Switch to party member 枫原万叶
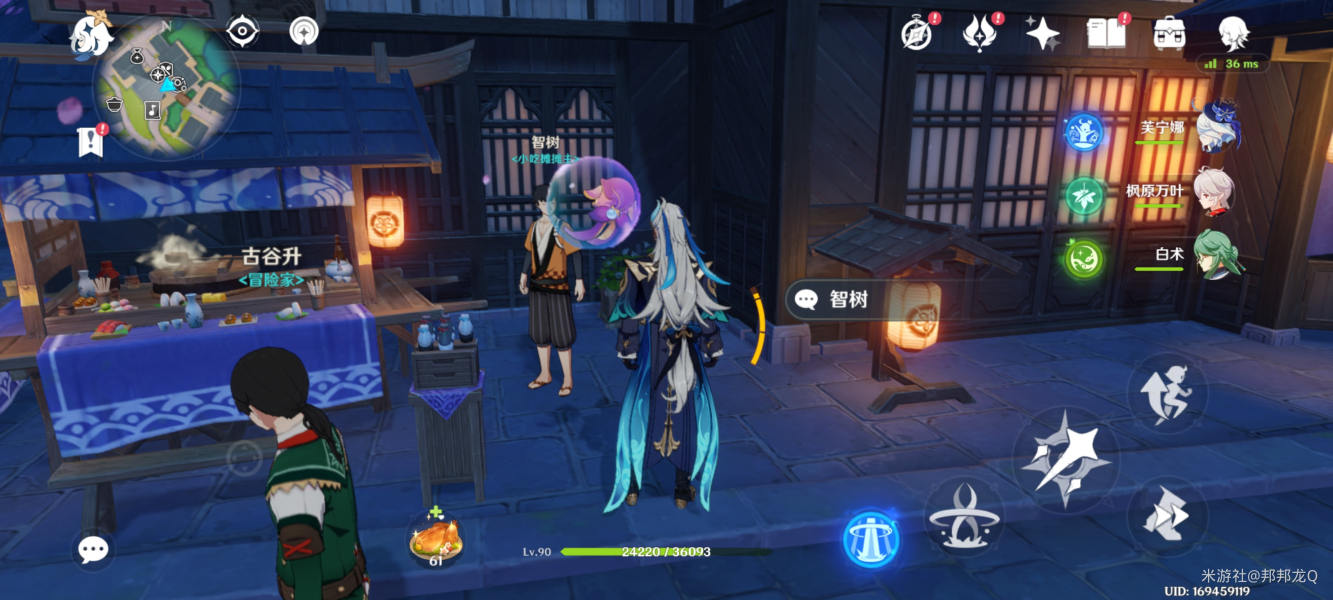The height and width of the screenshot is (600, 1333). point(1213,191)
